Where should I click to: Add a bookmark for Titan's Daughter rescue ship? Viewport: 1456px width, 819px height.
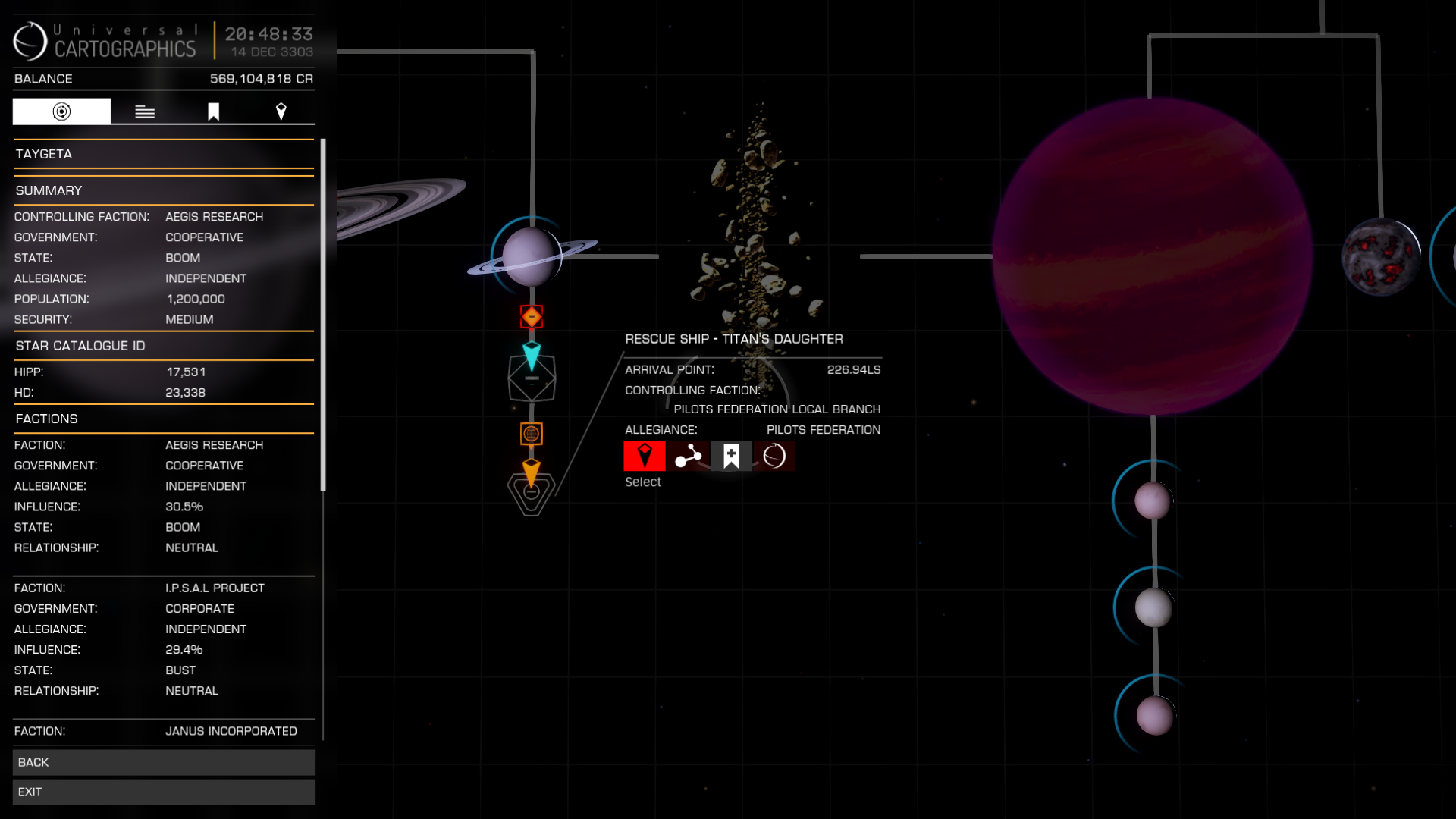coord(731,456)
